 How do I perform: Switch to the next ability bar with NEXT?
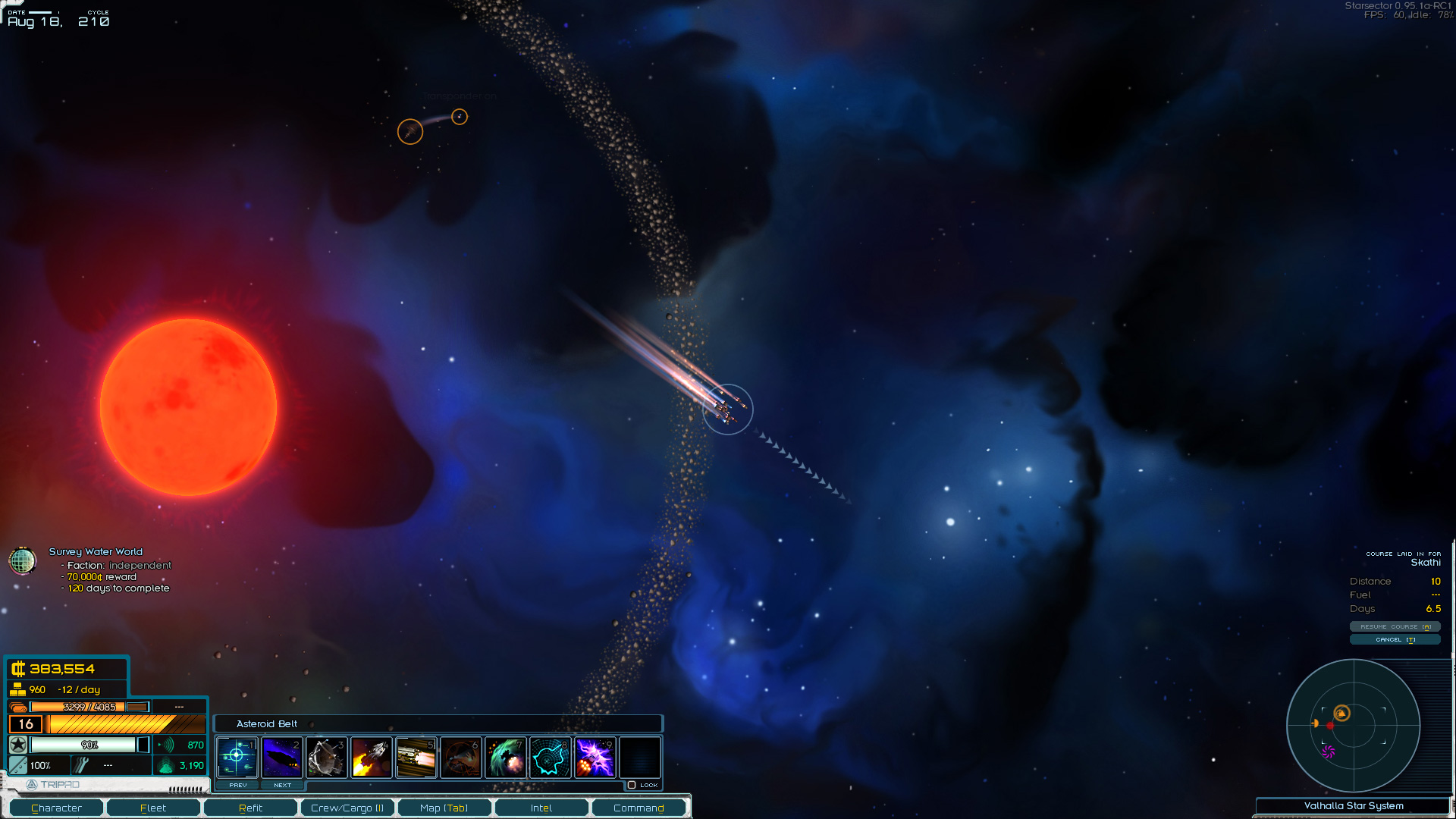[282, 785]
